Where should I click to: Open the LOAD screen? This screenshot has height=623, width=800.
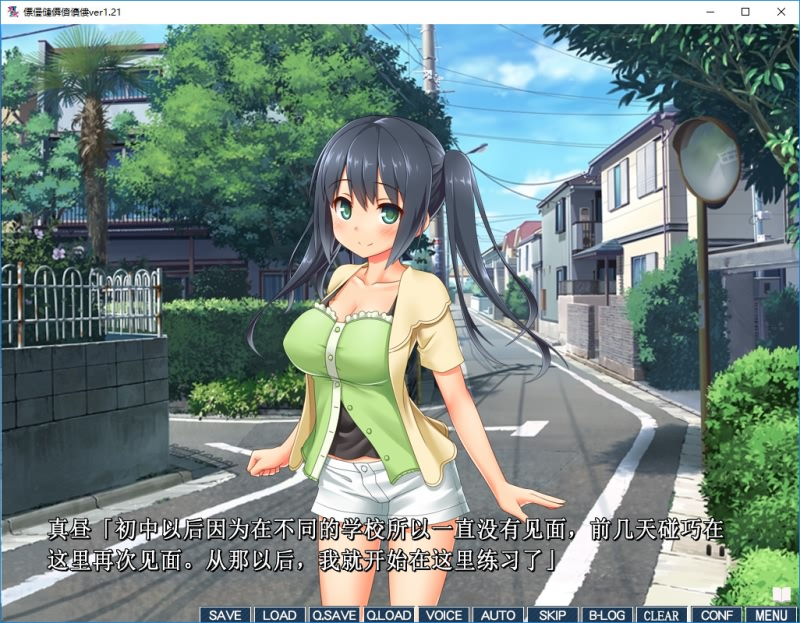pos(279,615)
